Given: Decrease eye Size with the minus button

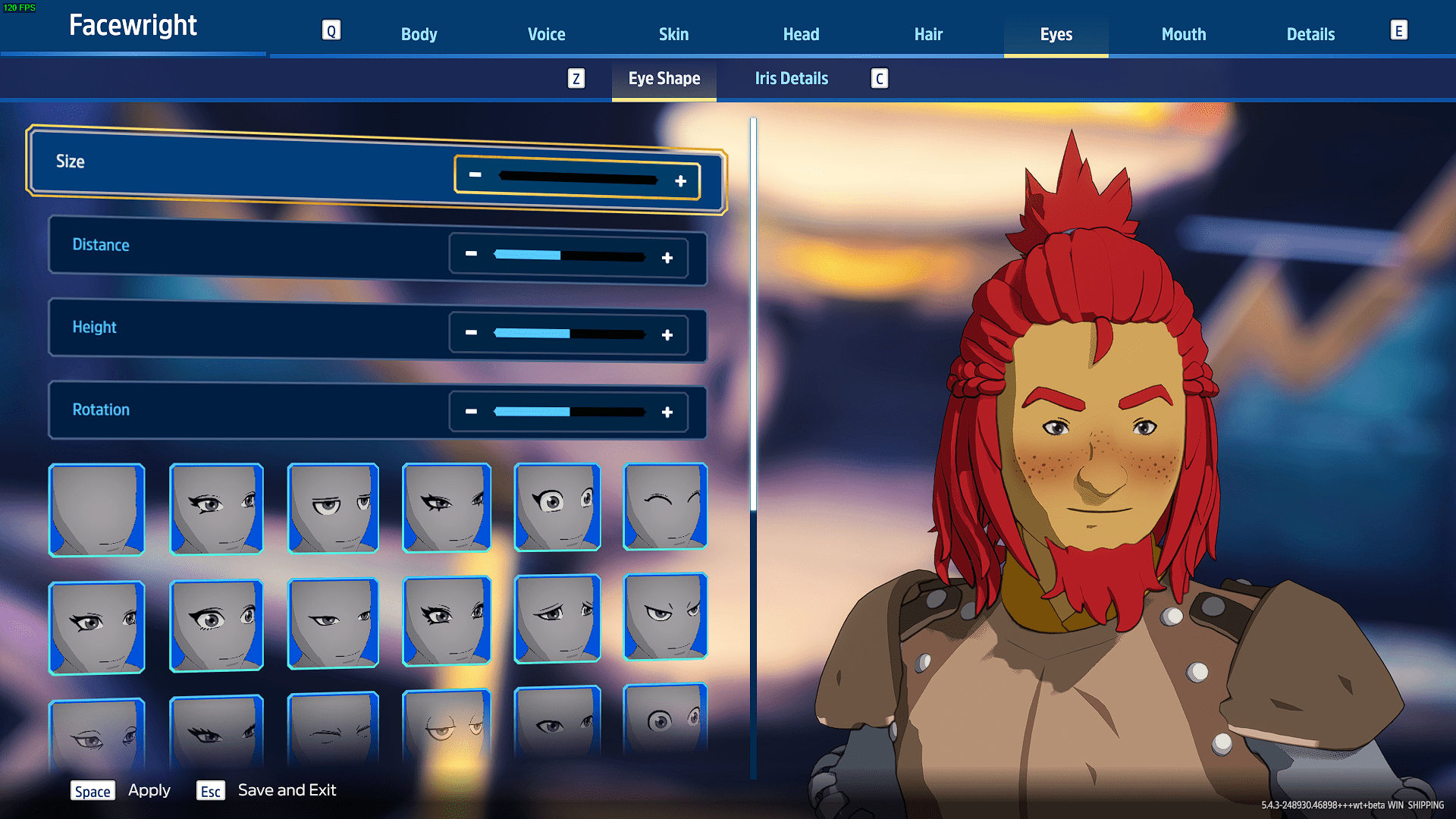Looking at the screenshot, I should (475, 174).
